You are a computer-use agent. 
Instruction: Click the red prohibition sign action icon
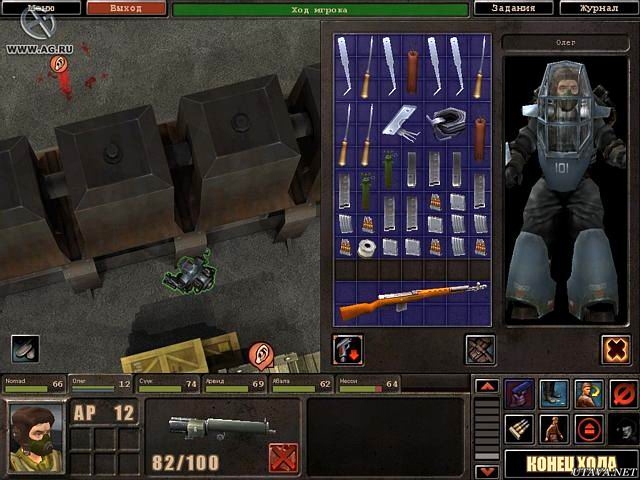tap(622, 392)
